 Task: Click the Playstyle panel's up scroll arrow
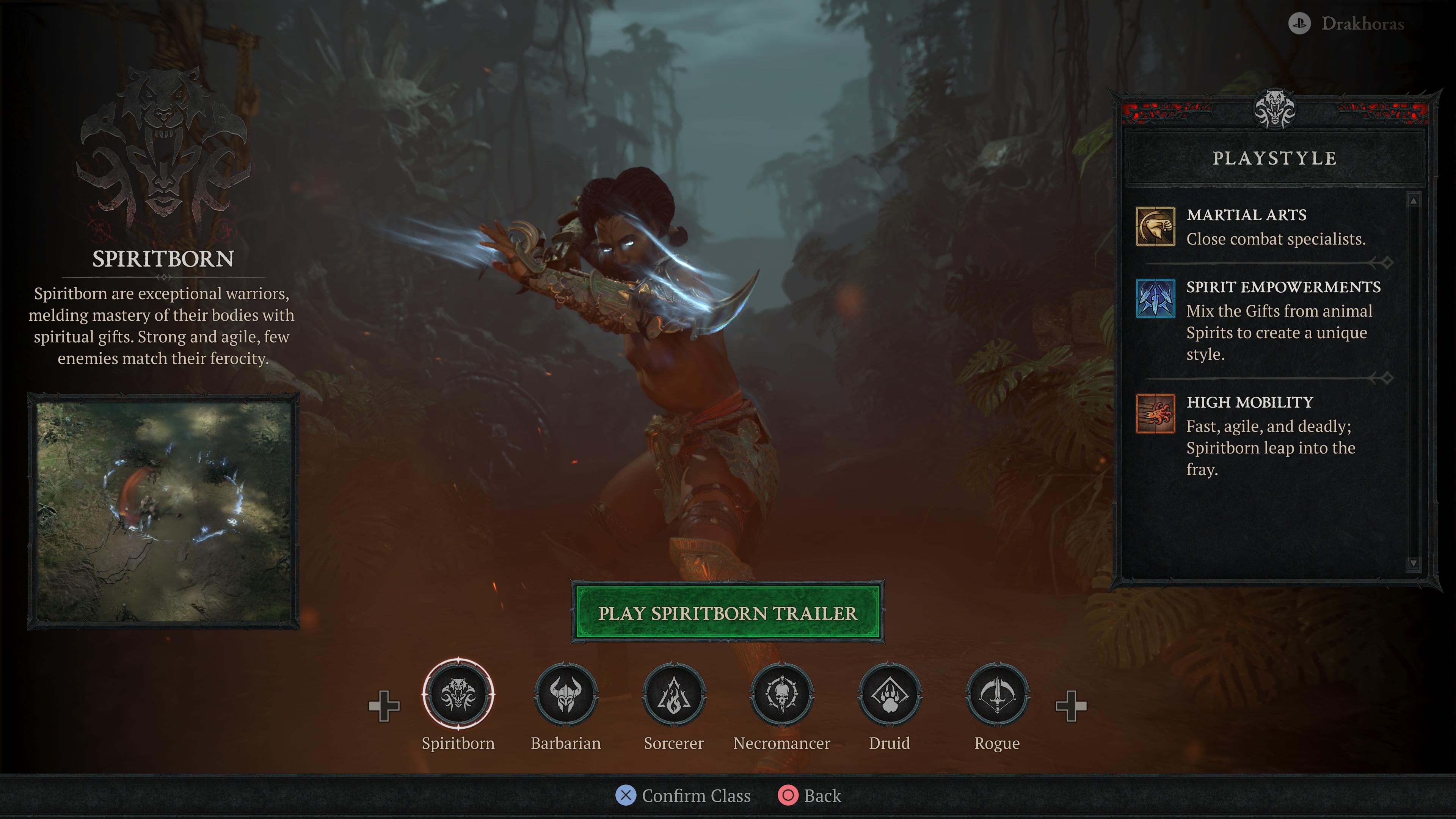click(1413, 201)
